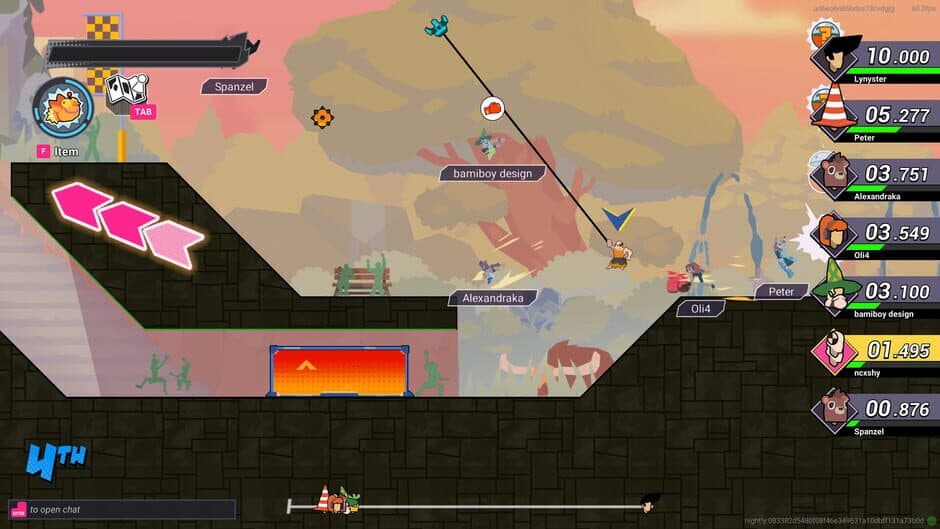Click Oli4's scoreboard row
Viewport: 940px width, 529px height.
[x=874, y=234]
